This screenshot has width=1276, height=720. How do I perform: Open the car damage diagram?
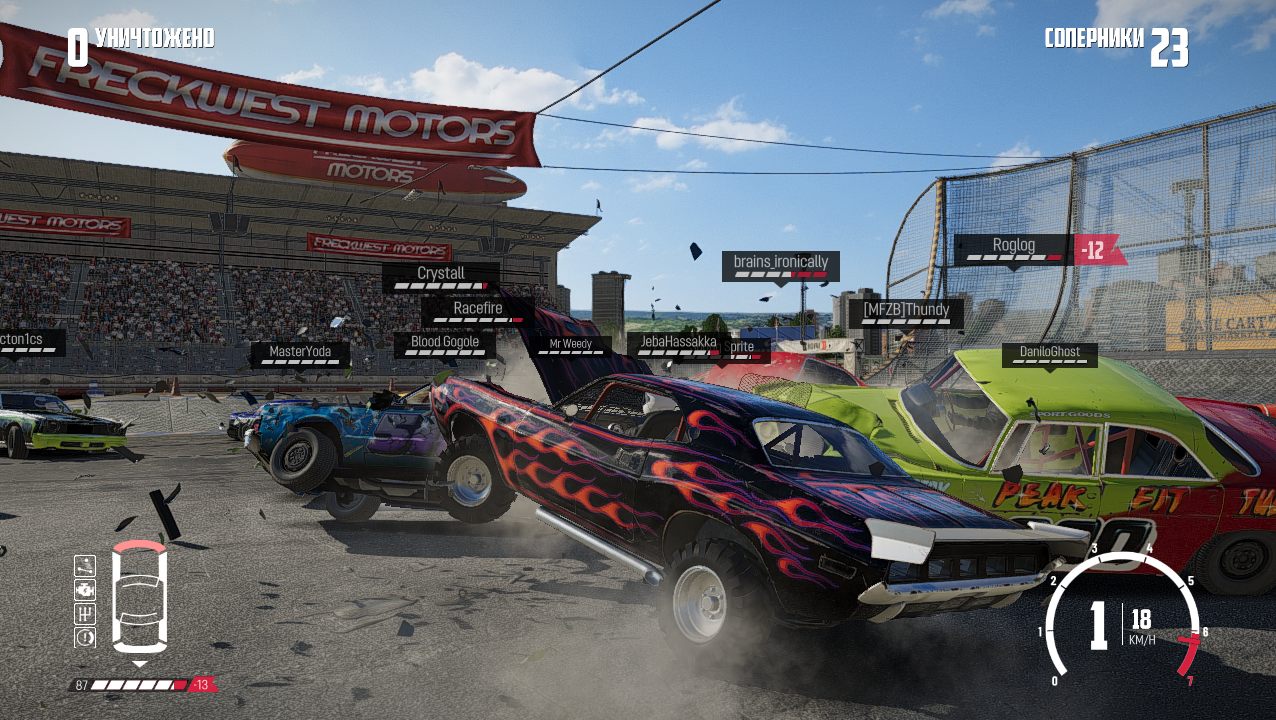[139, 598]
